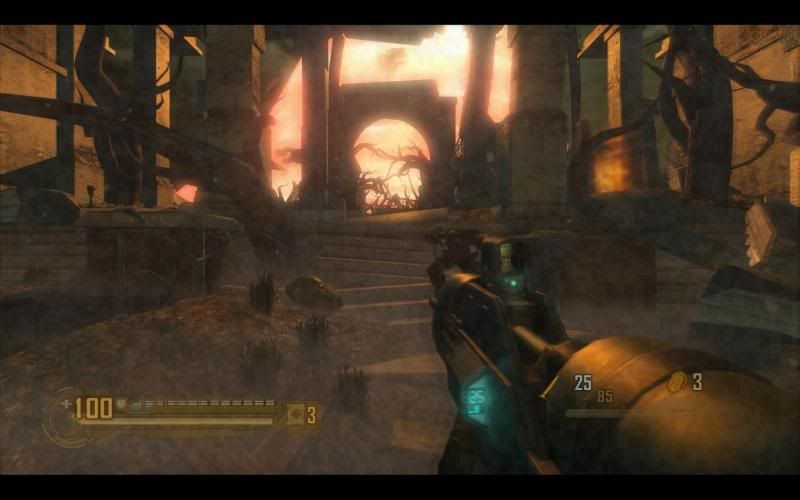Click the grenade icon next to ammo
The height and width of the screenshot is (500, 800).
tap(677, 381)
